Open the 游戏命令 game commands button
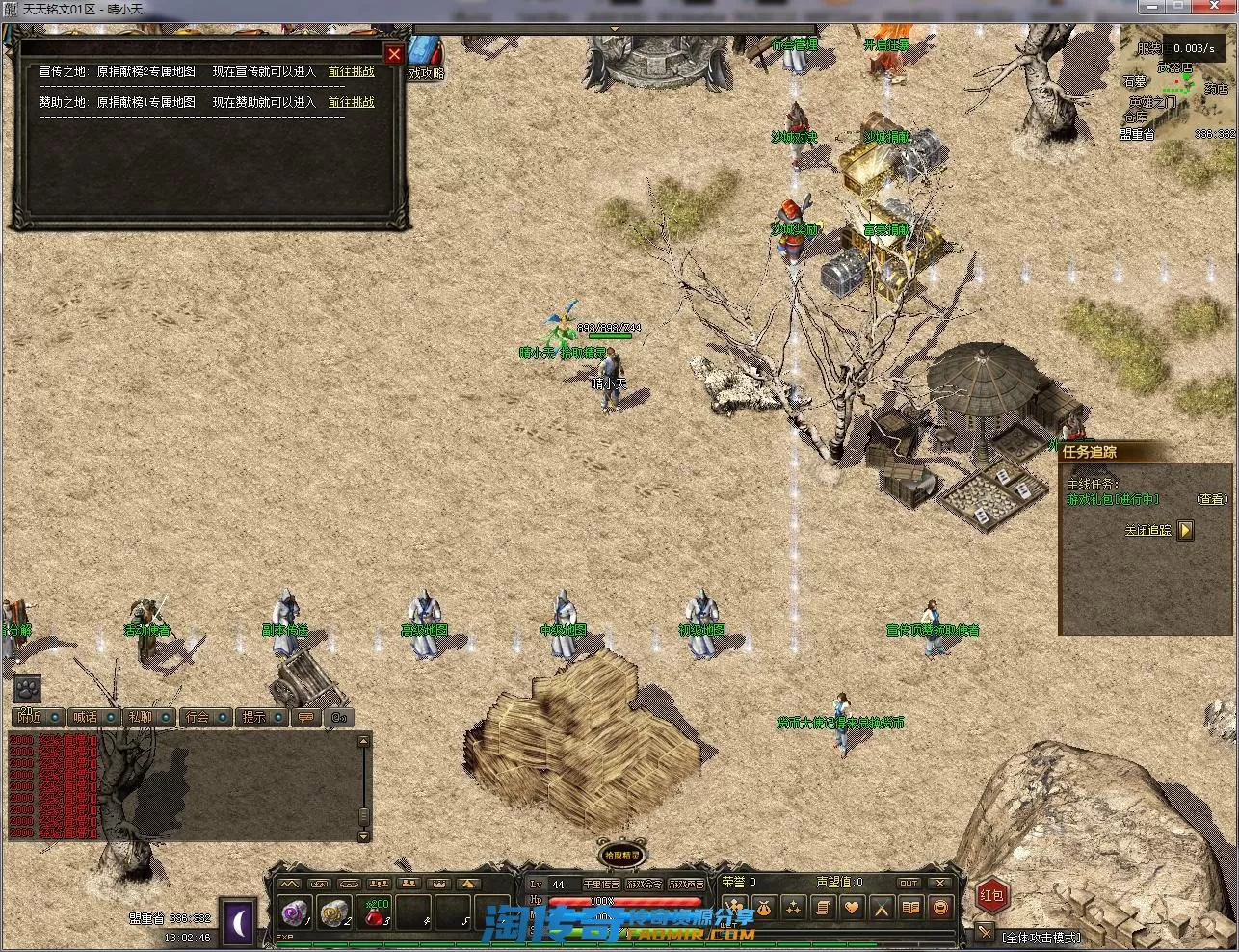Image resolution: width=1239 pixels, height=952 pixels. [x=644, y=884]
